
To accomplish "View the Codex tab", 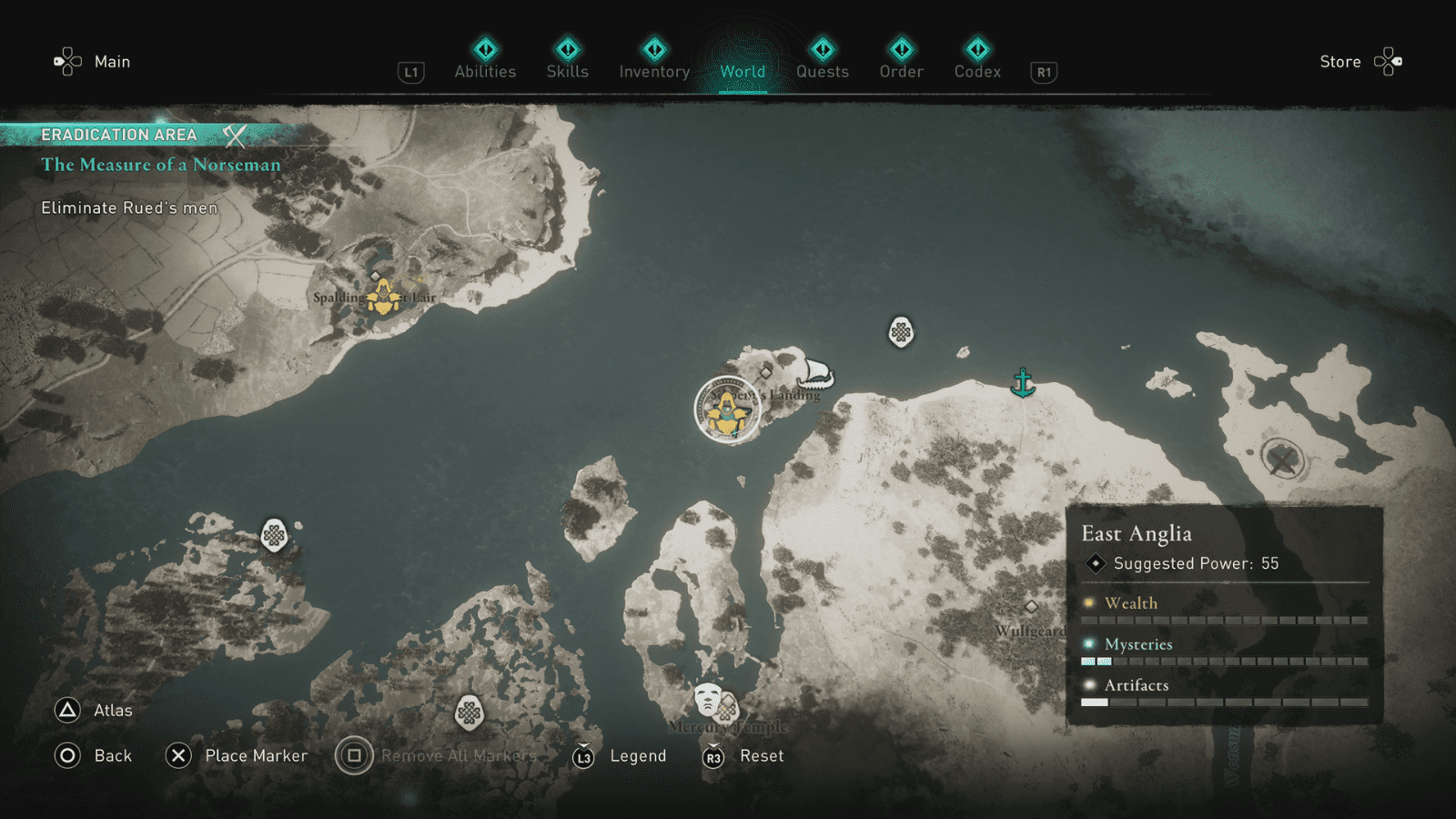I will 977,72.
